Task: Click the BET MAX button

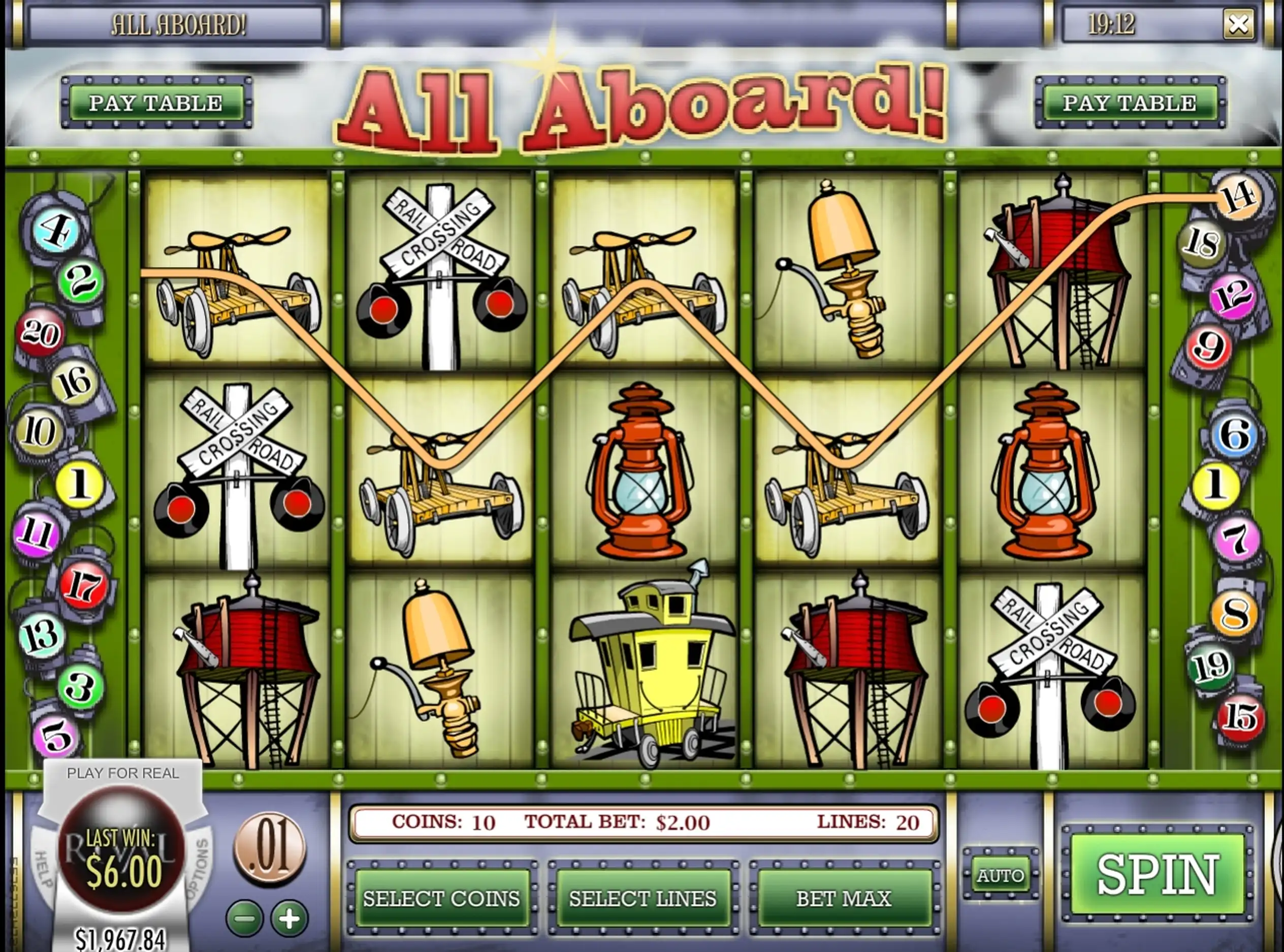Action: (x=844, y=898)
